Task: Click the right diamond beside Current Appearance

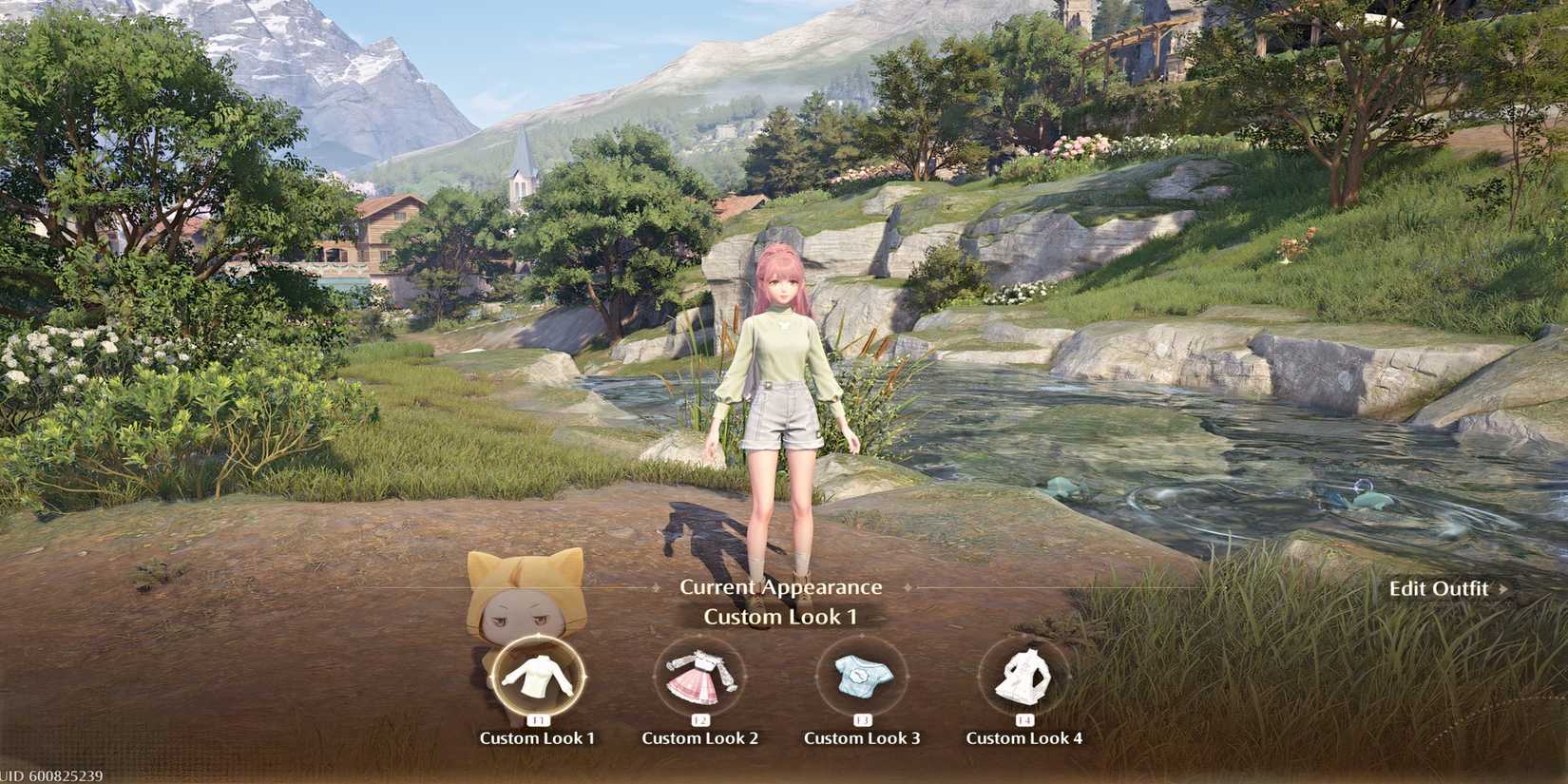Action: [x=908, y=587]
